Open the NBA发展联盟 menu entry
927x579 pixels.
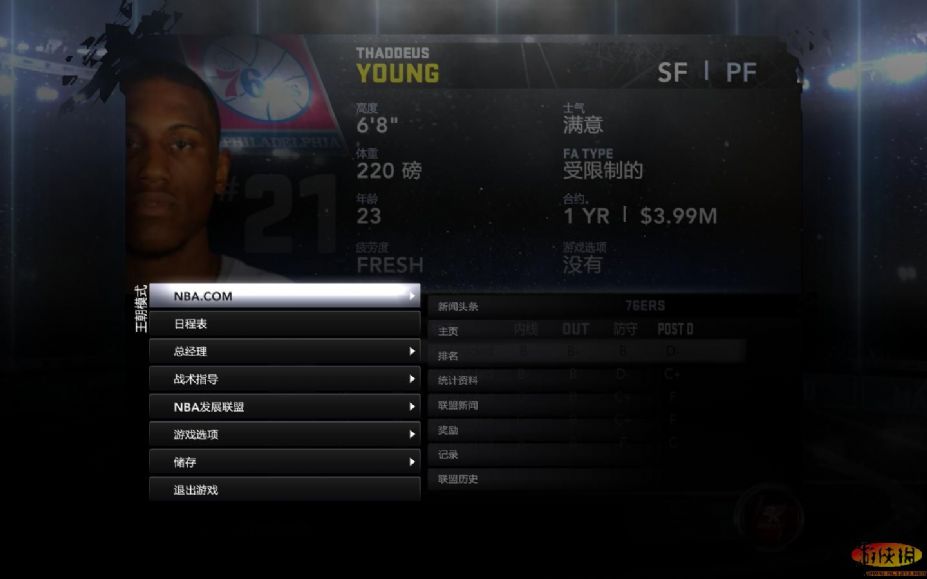[284, 407]
